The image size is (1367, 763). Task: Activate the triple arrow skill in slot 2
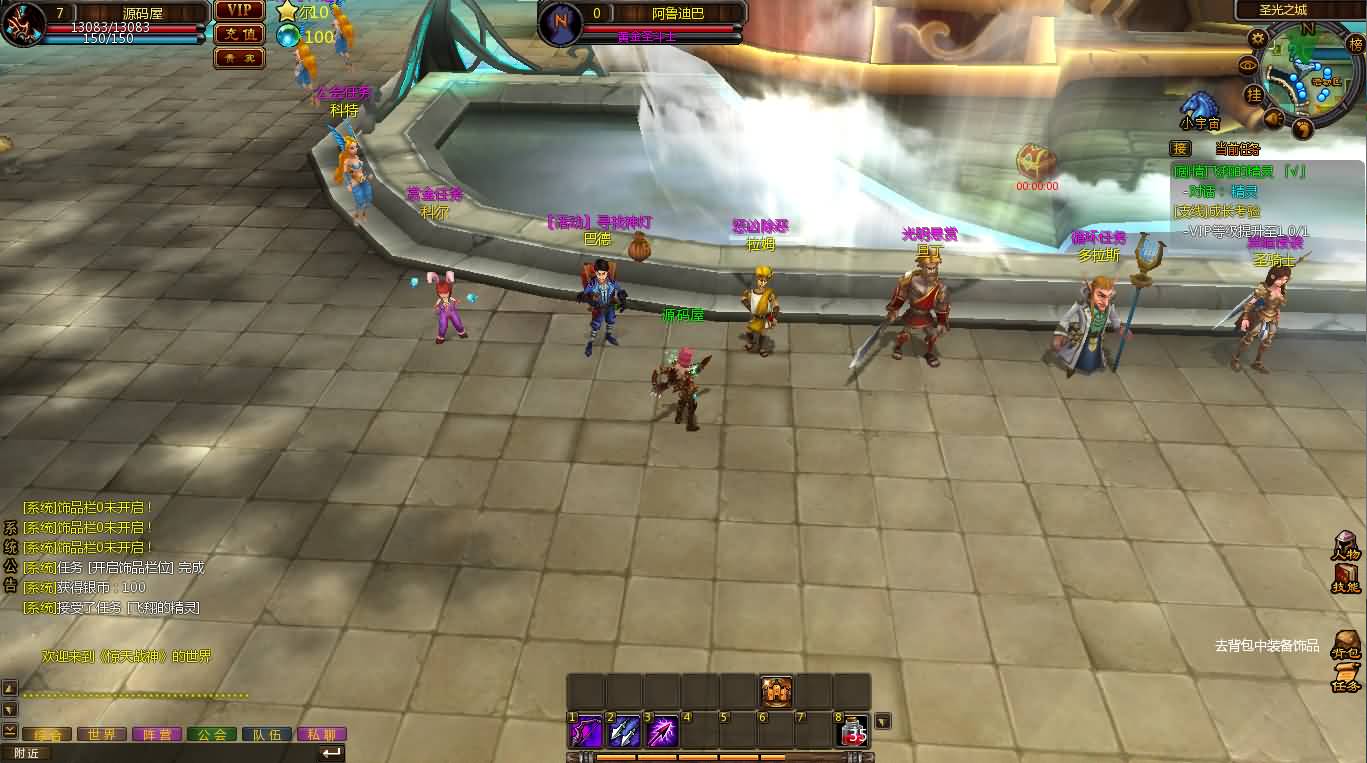point(625,732)
